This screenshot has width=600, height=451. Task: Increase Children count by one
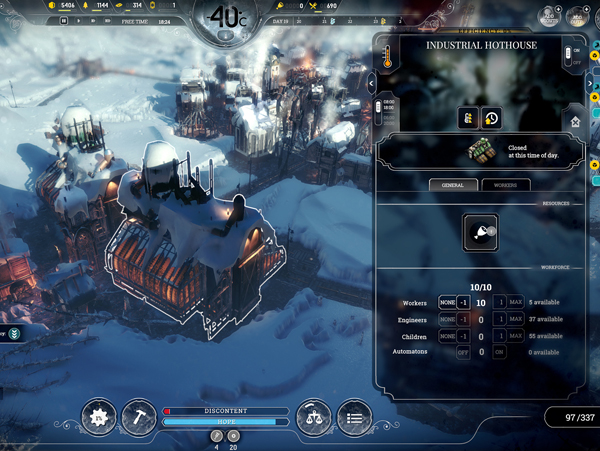tap(499, 335)
